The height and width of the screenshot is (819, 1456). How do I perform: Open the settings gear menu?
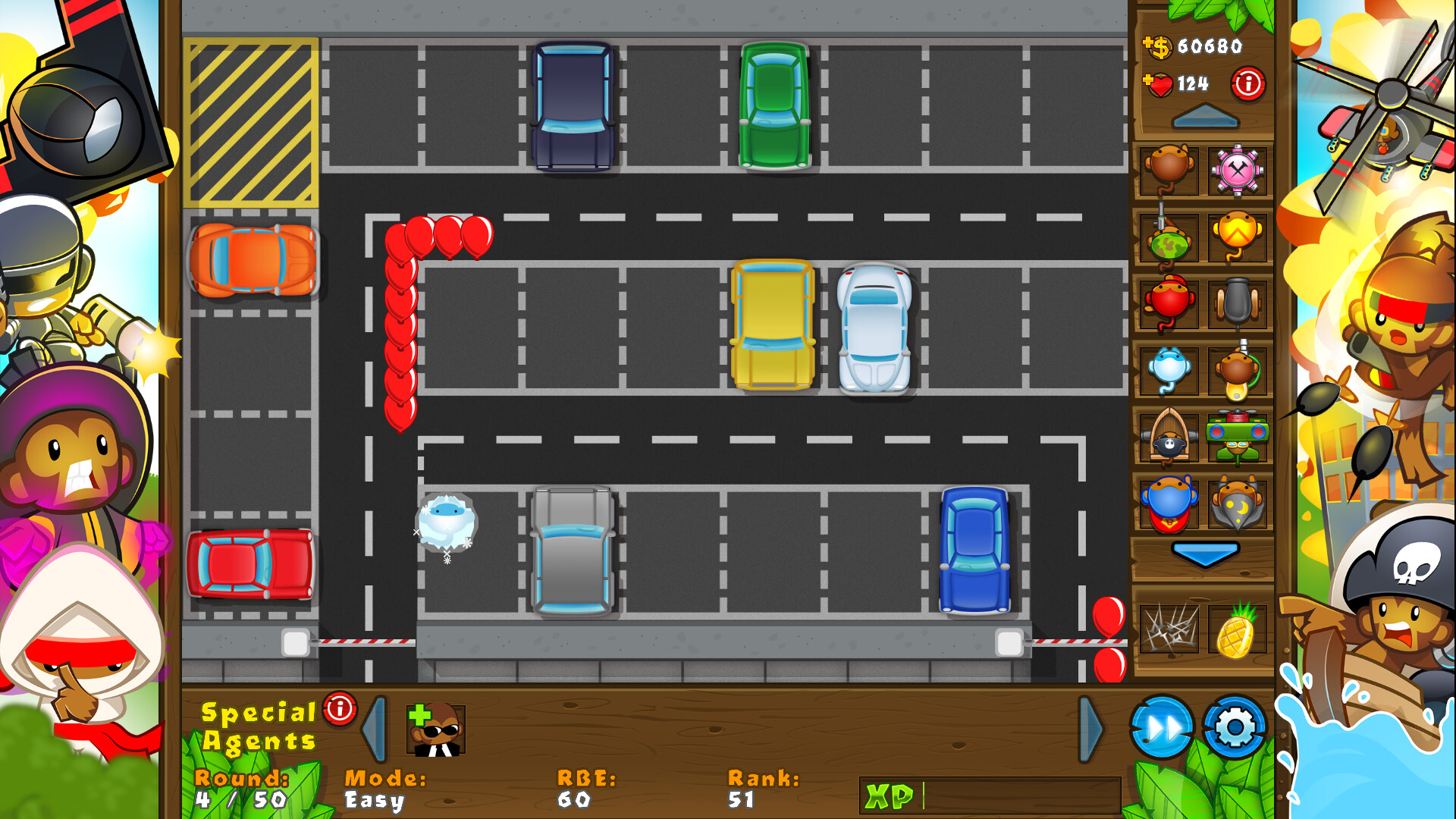click(x=1232, y=726)
